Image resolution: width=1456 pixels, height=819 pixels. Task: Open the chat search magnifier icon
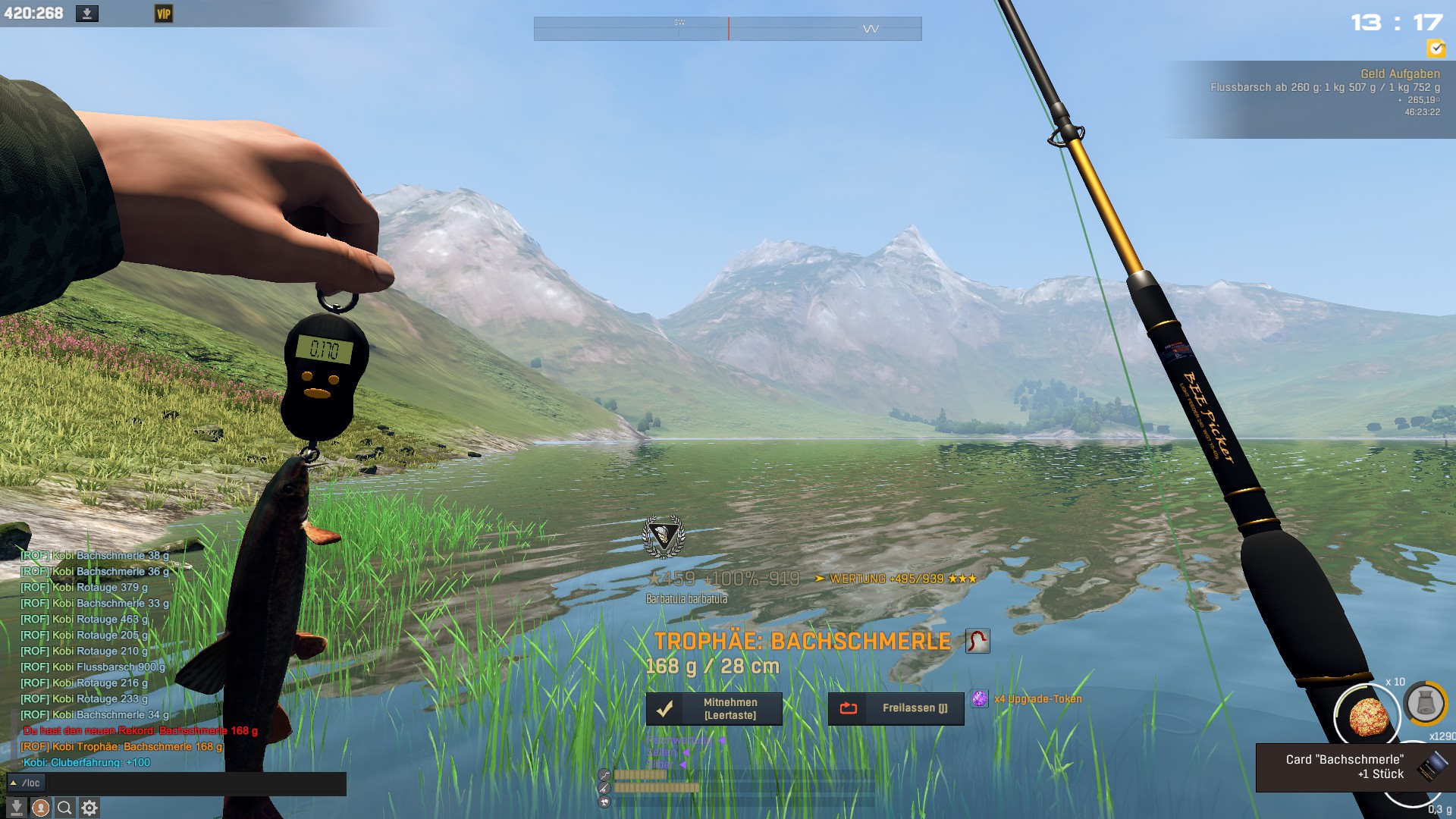click(x=65, y=808)
